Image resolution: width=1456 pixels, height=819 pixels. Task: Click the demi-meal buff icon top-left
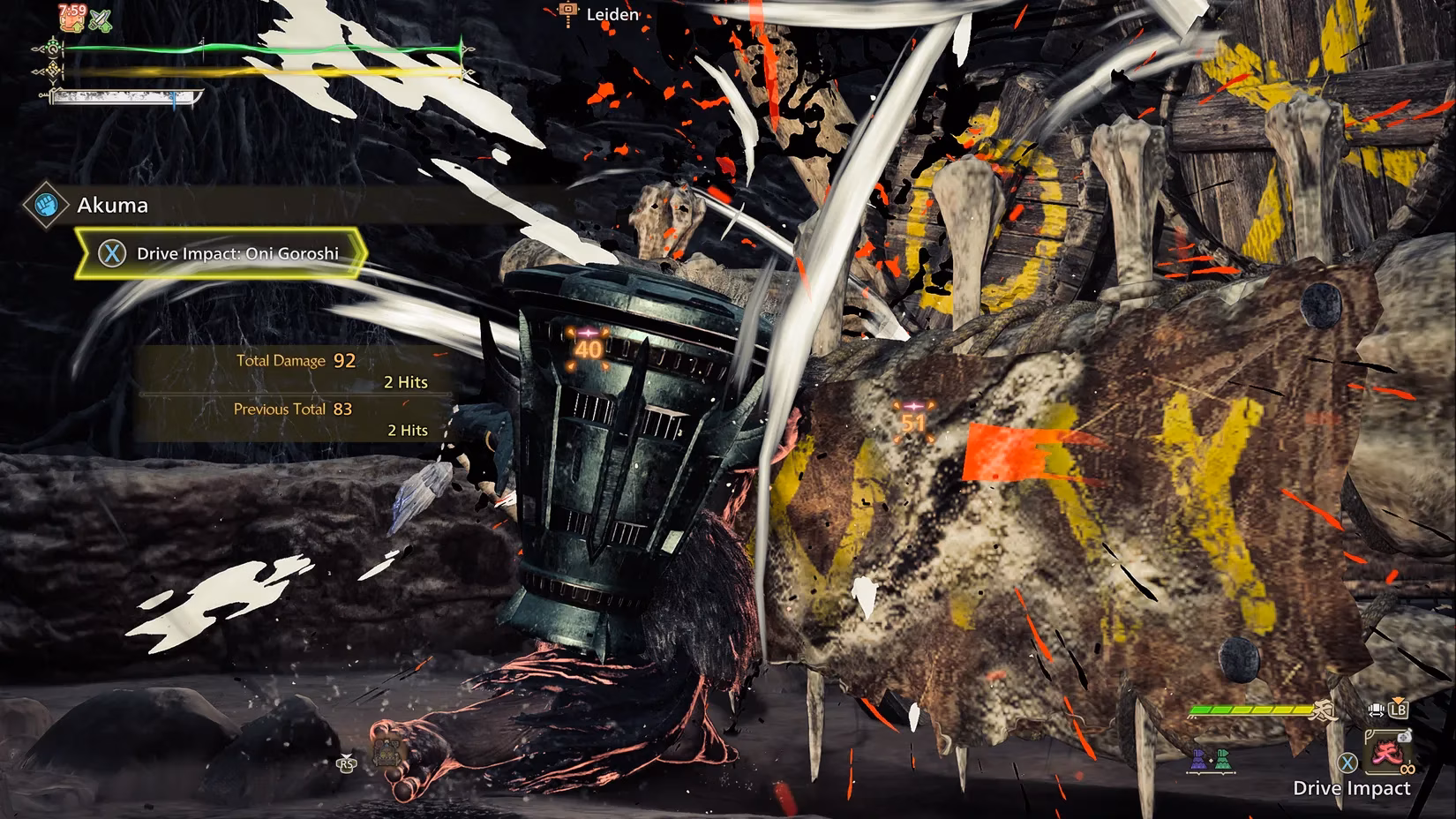point(72,22)
